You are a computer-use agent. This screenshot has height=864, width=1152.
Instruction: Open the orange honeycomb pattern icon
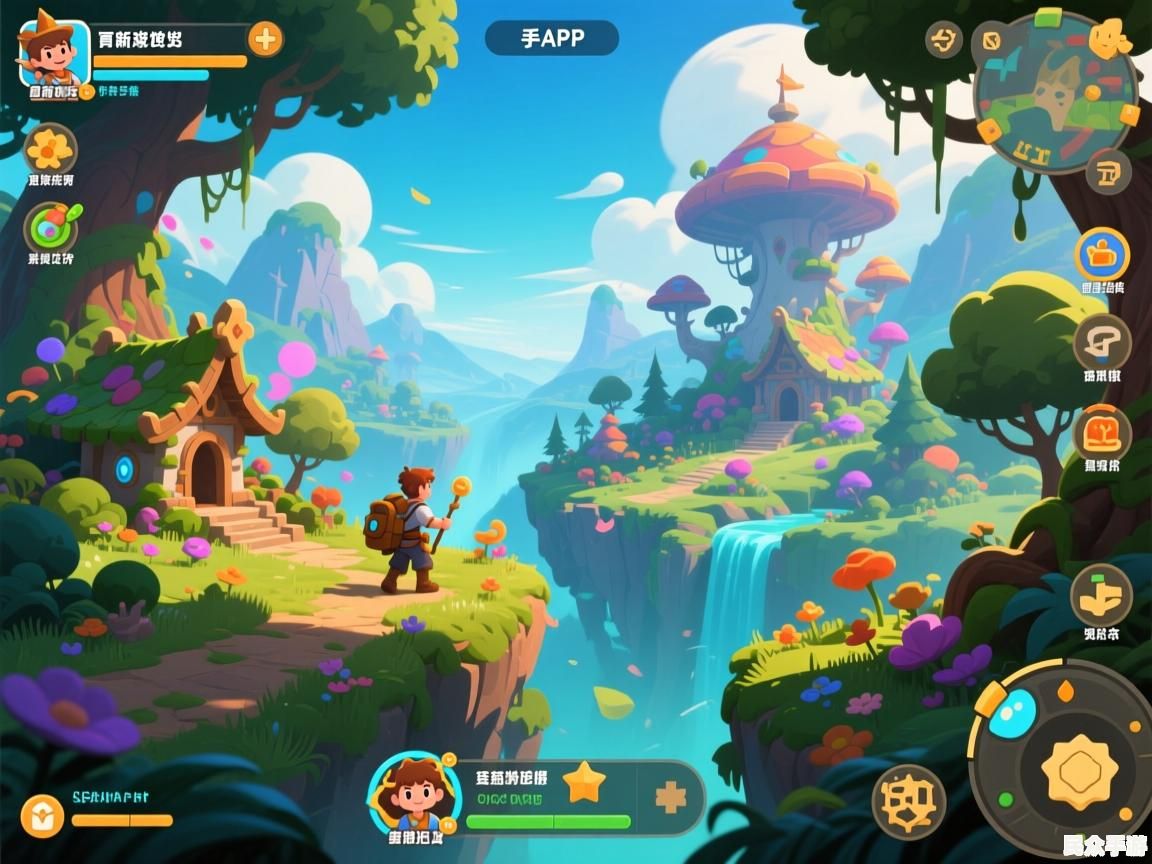click(x=908, y=800)
